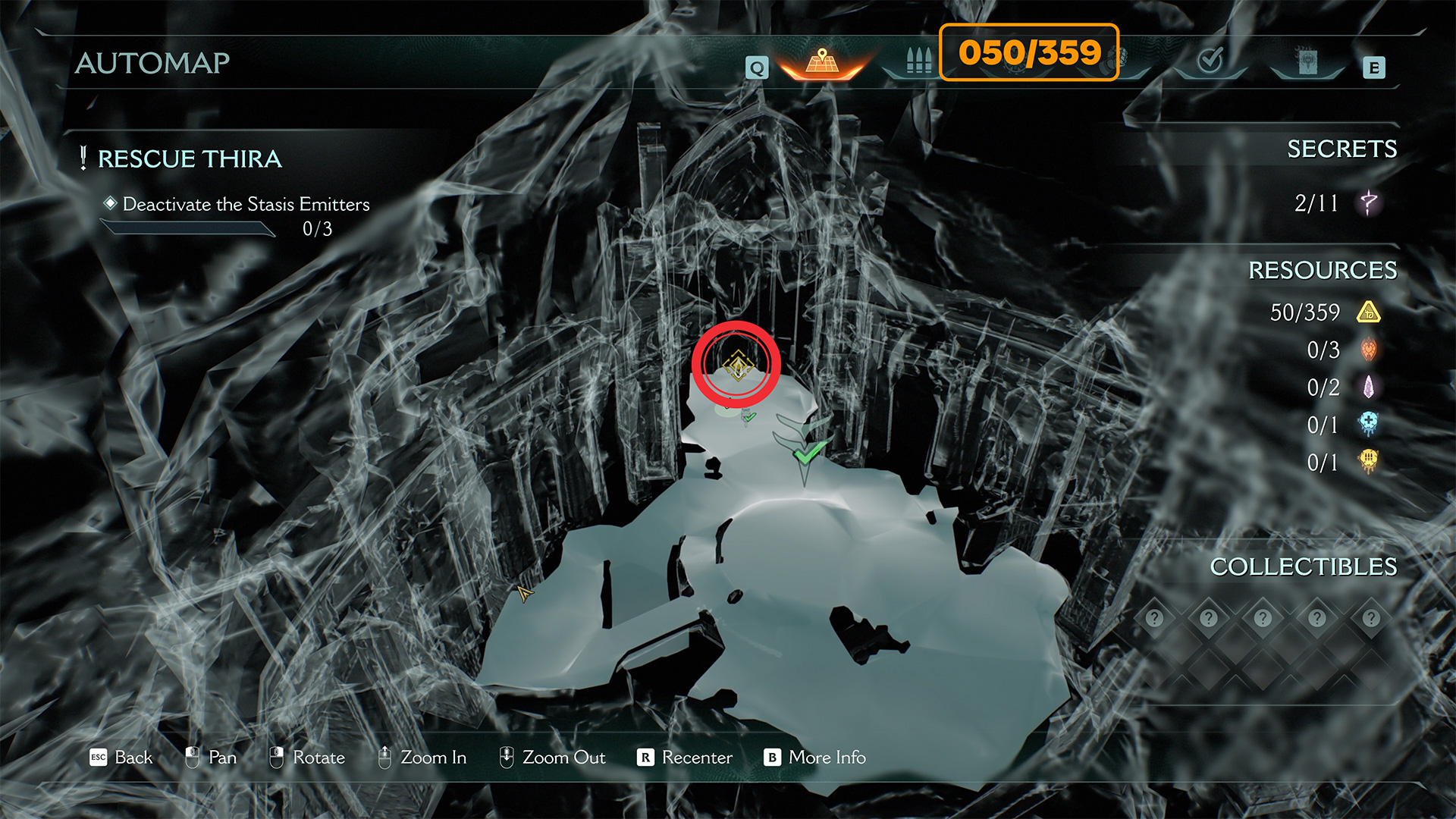Select the purple crystal resource icon

[x=1369, y=388]
